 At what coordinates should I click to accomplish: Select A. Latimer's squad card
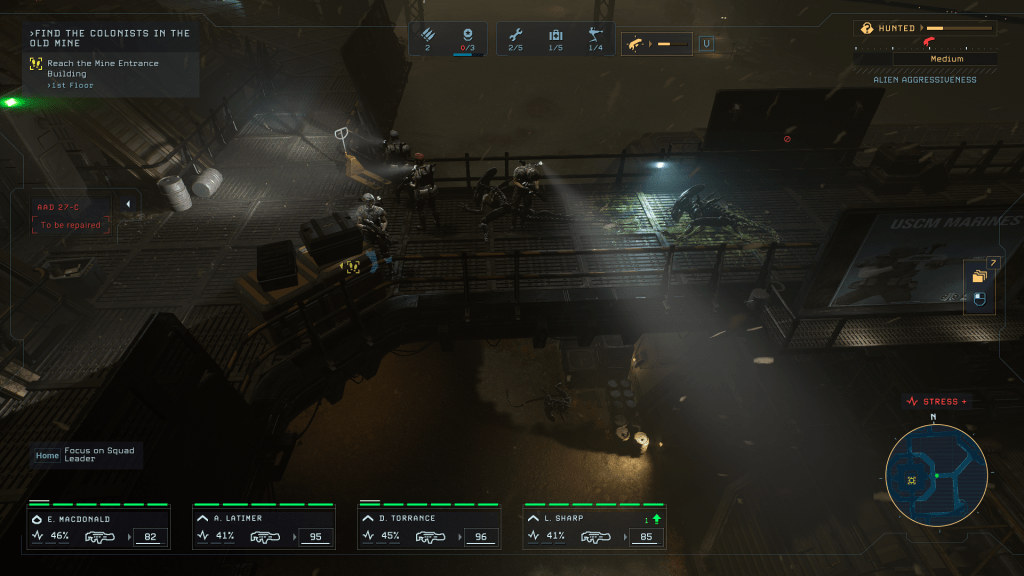(264, 527)
